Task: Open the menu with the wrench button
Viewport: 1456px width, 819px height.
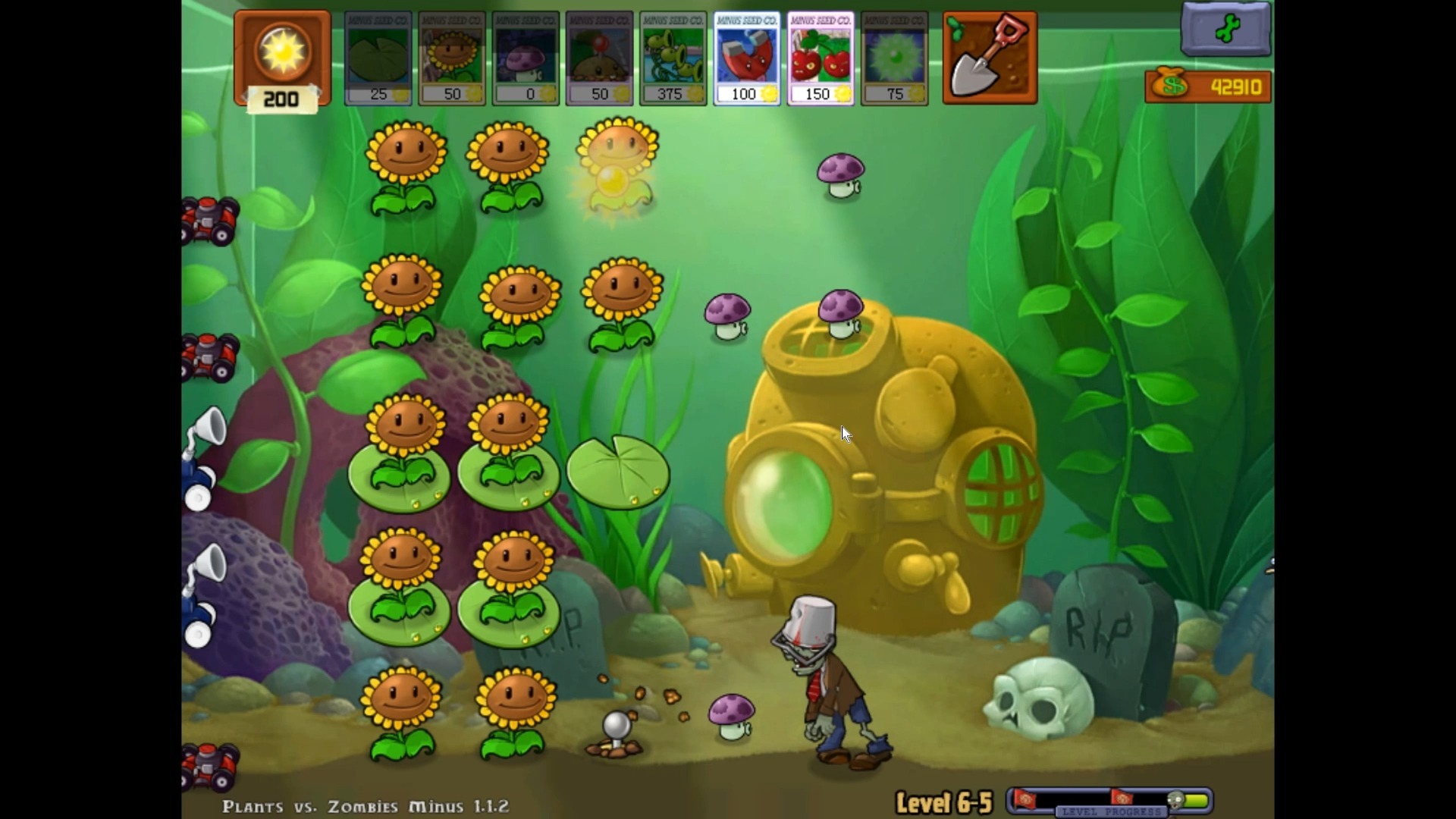Action: click(1225, 30)
